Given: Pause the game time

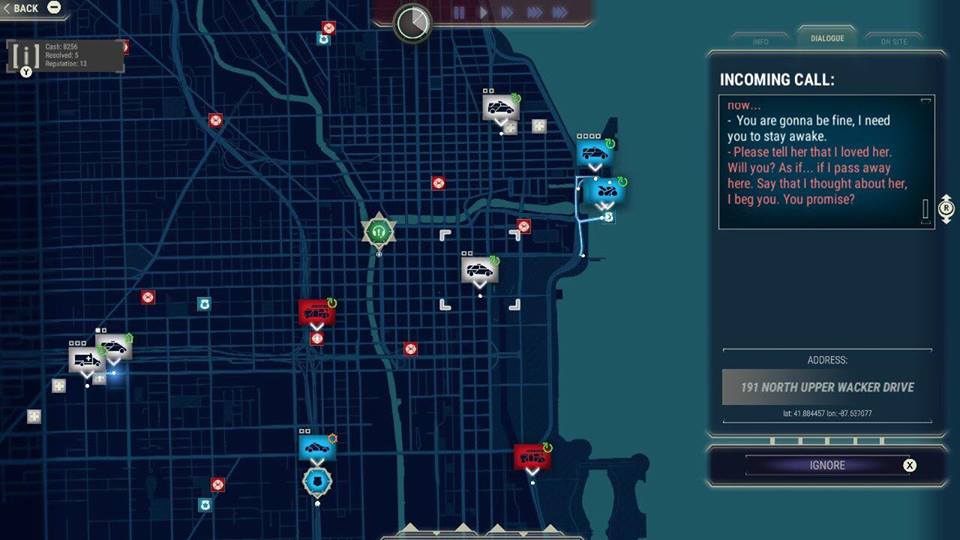Looking at the screenshot, I should click(459, 13).
